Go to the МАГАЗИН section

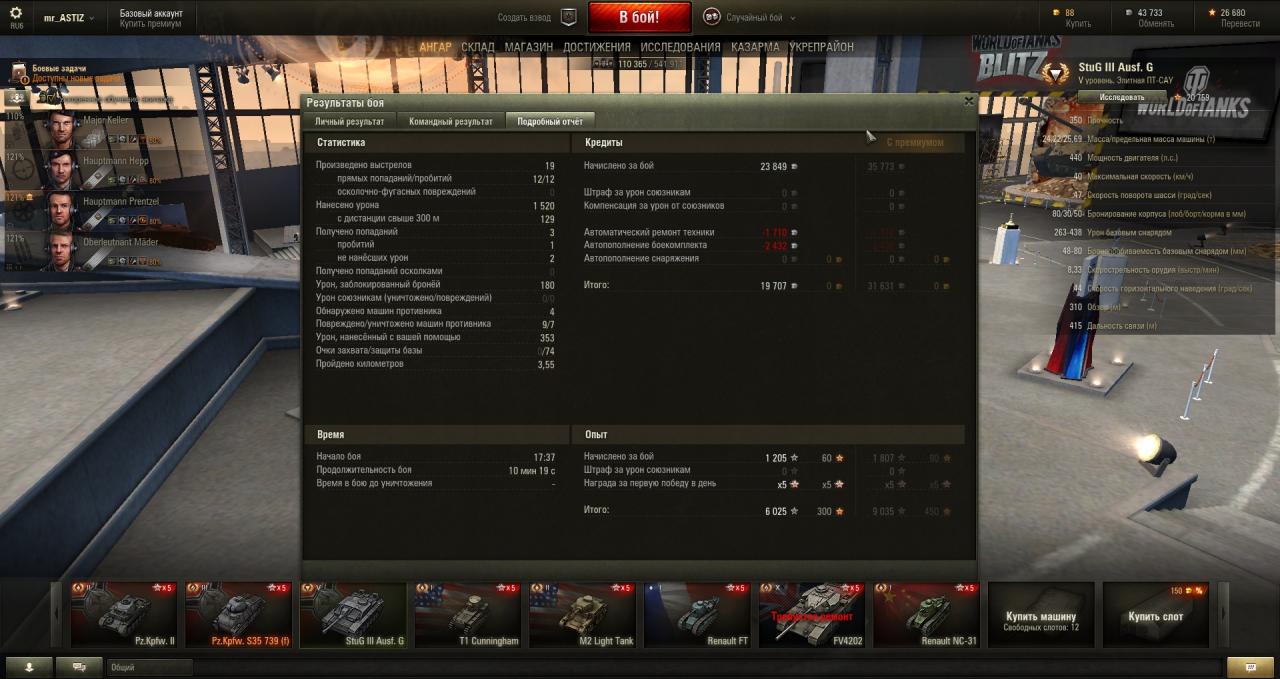(528, 47)
